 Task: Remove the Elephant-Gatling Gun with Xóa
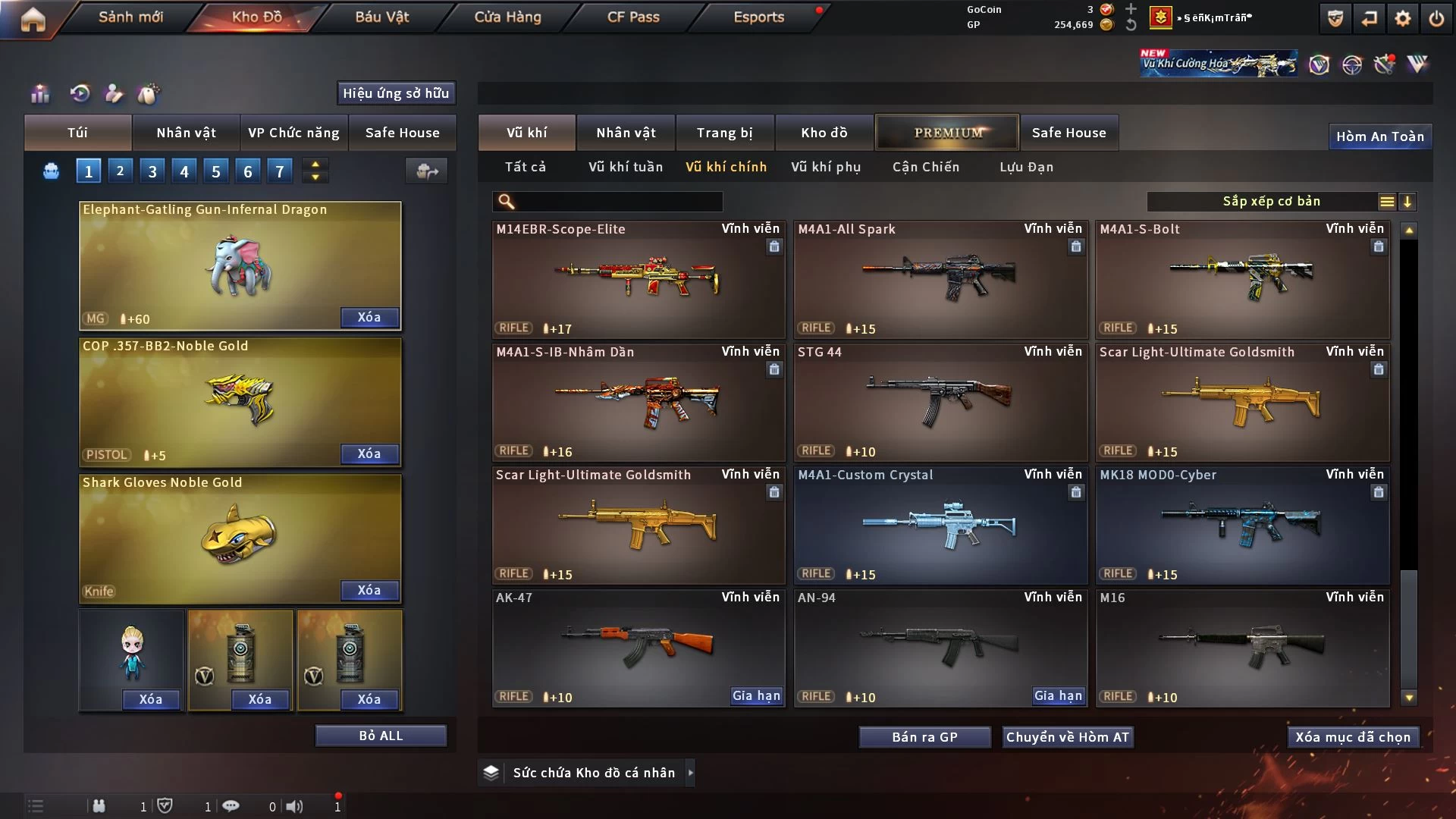pyautogui.click(x=369, y=317)
